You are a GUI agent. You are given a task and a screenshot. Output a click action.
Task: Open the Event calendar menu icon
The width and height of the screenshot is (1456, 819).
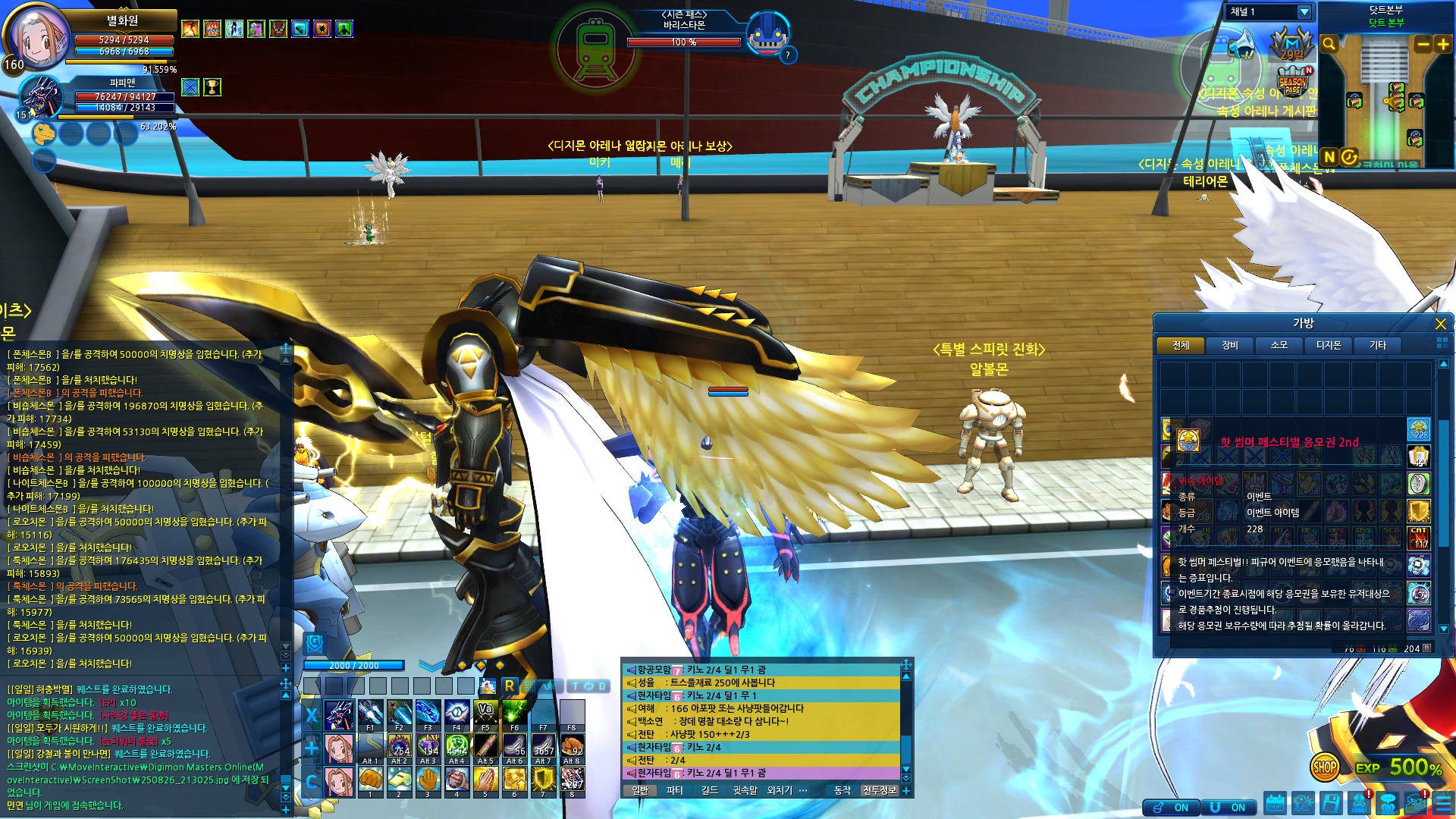coord(1275,804)
